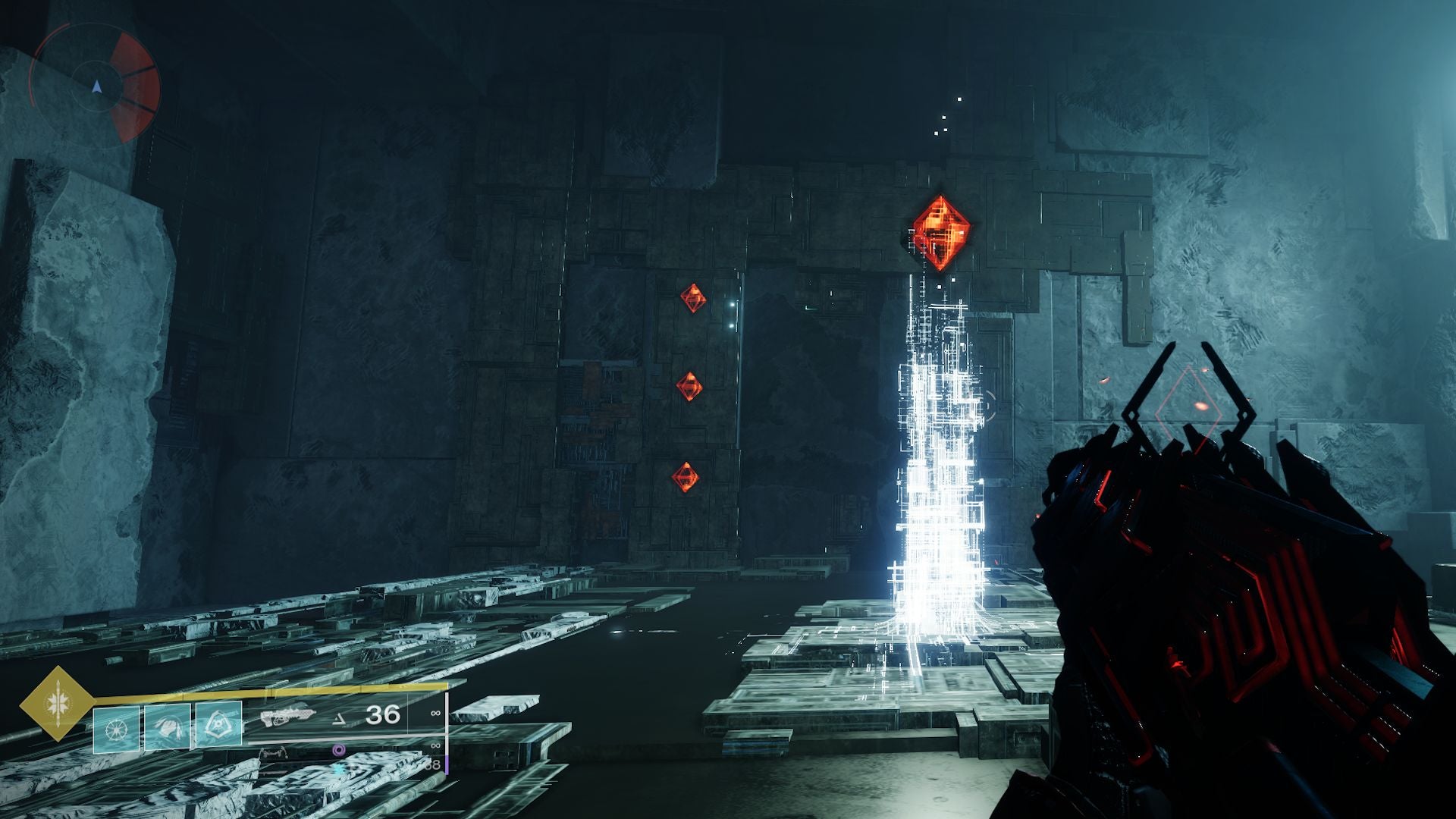1456x819 pixels.
Task: Click the large red diamond symbol above the pillar
Action: click(940, 231)
